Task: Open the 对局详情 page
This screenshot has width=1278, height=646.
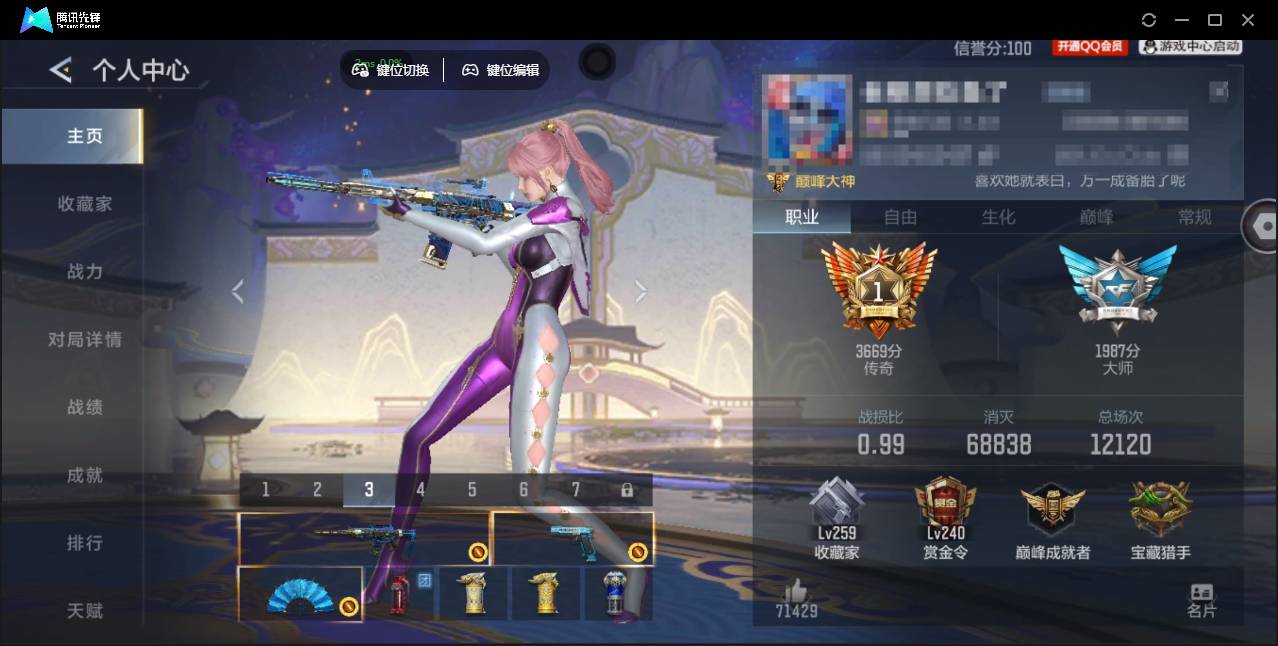Action: (x=85, y=340)
